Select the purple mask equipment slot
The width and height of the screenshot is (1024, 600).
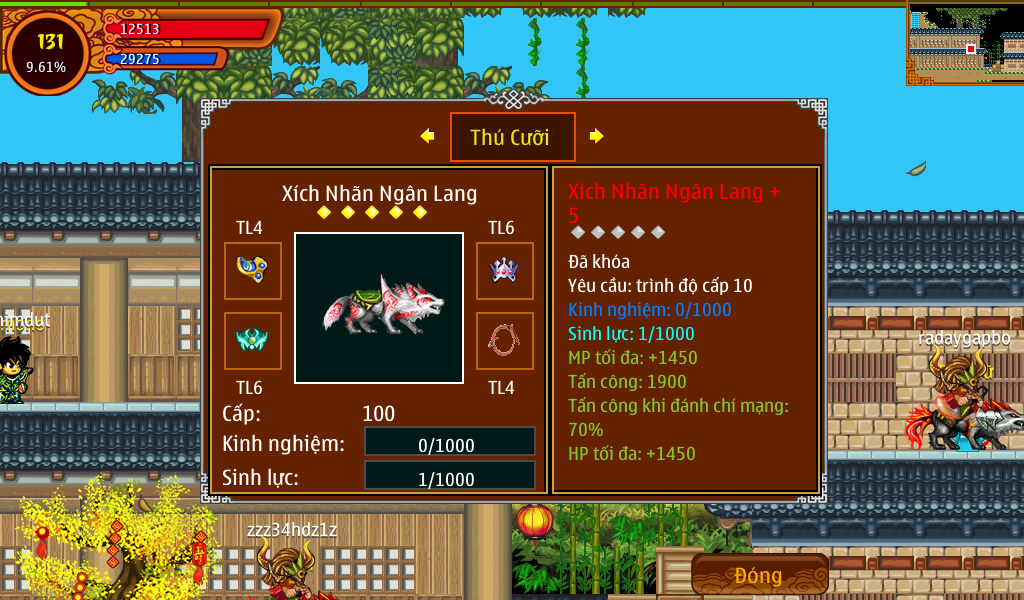tap(504, 270)
